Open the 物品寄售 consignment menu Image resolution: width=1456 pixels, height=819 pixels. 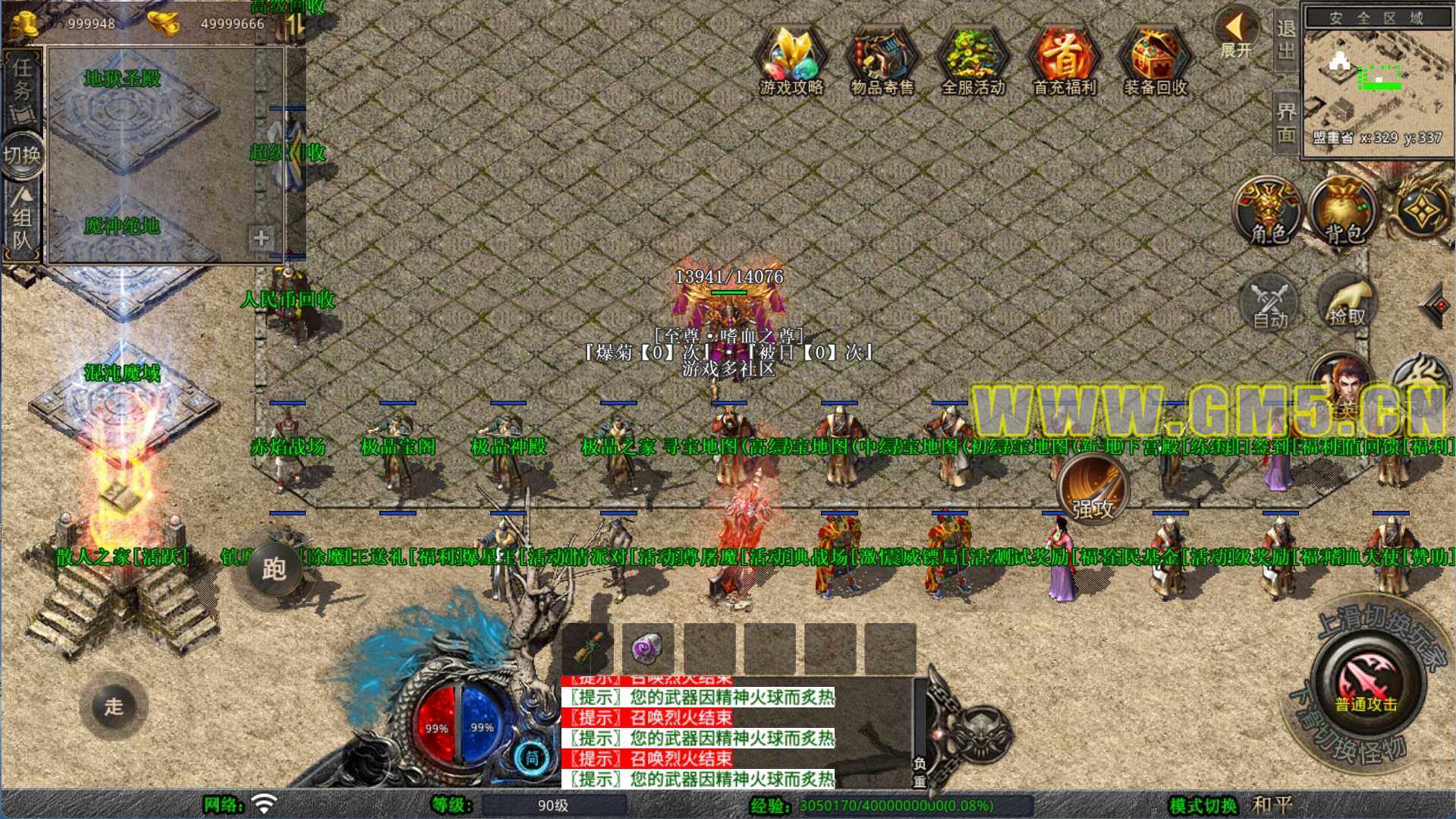(882, 61)
